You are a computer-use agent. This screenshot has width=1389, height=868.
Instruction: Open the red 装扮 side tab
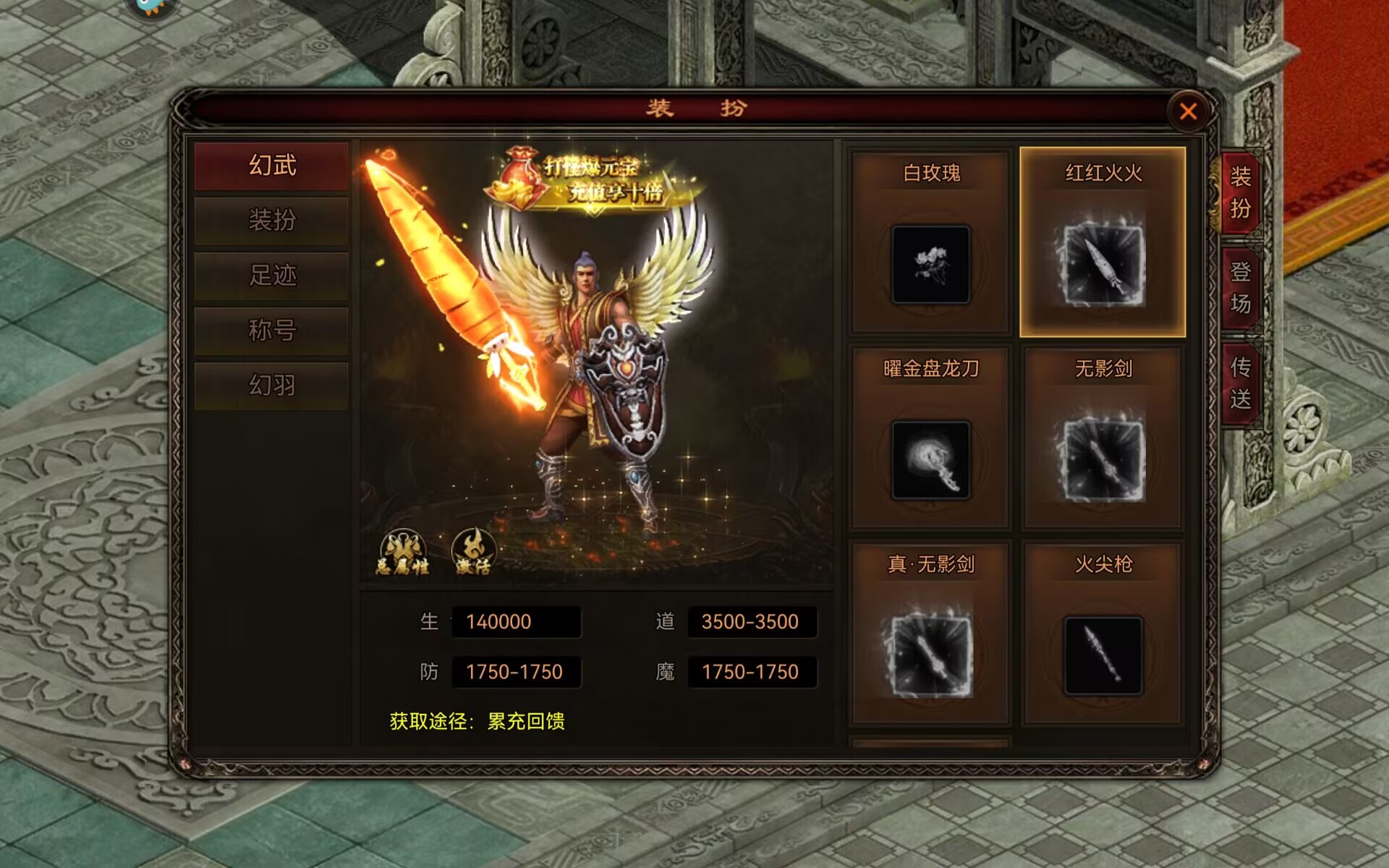(1240, 192)
